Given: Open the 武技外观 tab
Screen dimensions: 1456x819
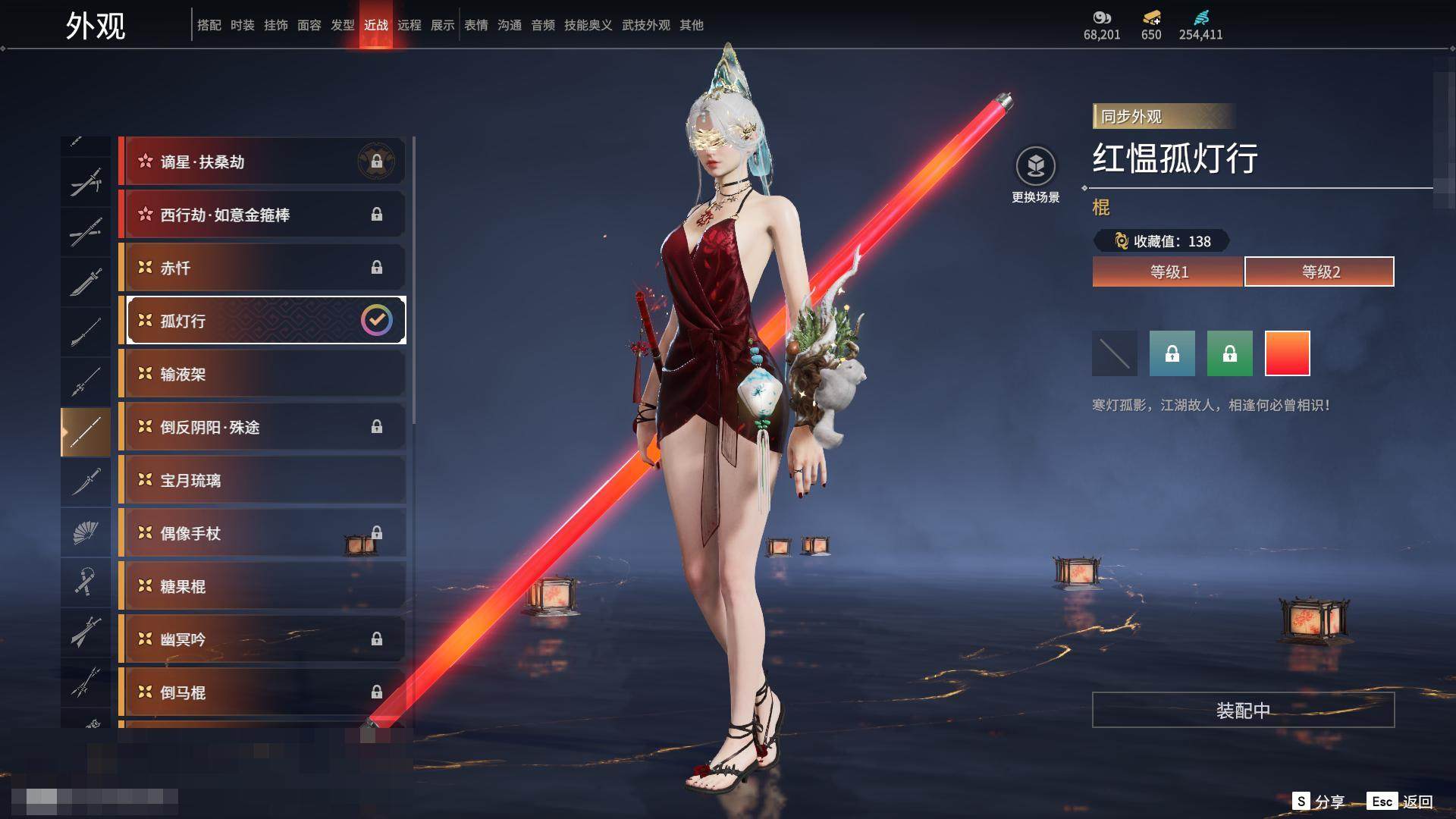Looking at the screenshot, I should 646,25.
